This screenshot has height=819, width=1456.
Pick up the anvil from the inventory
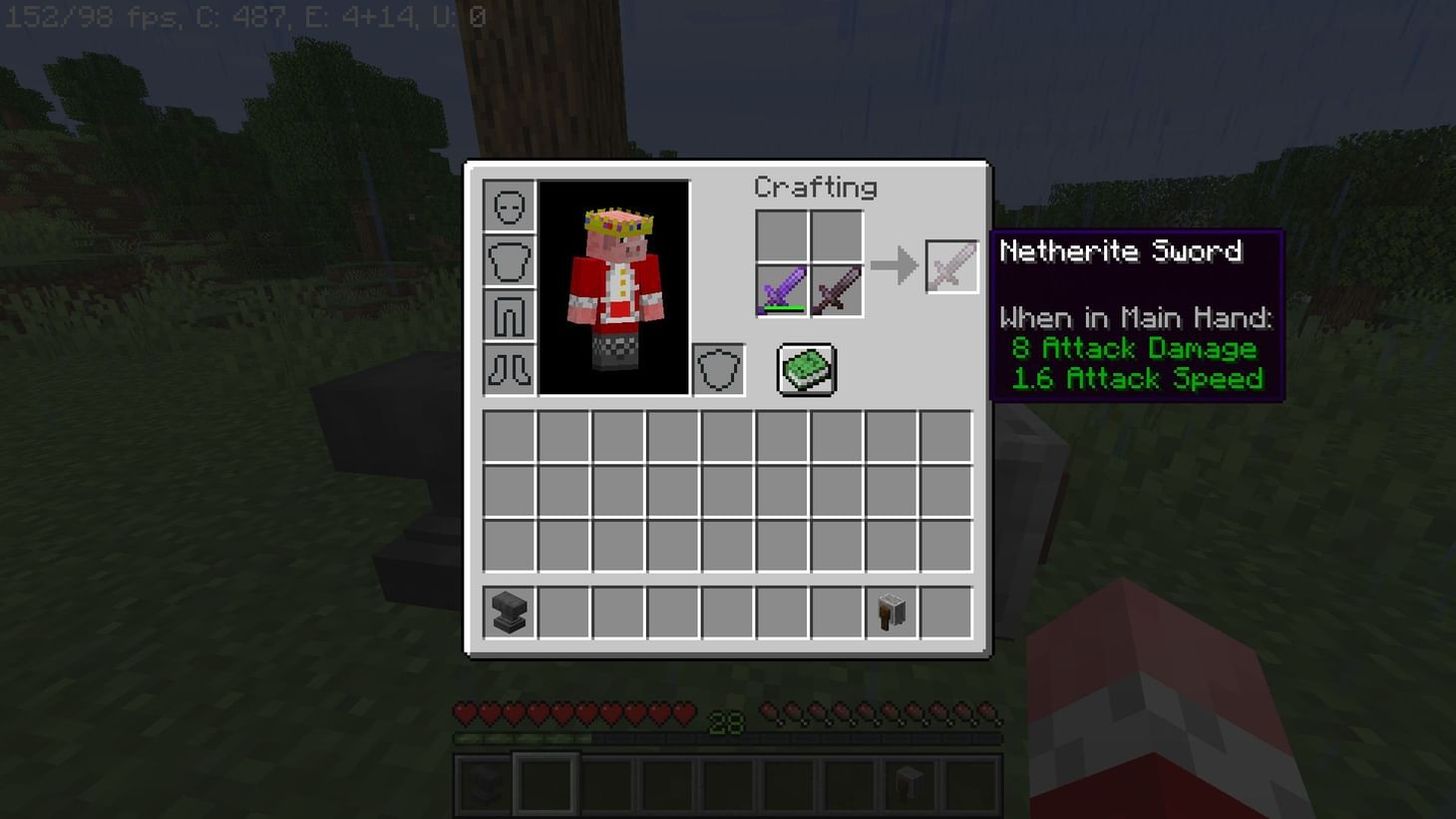(x=508, y=613)
